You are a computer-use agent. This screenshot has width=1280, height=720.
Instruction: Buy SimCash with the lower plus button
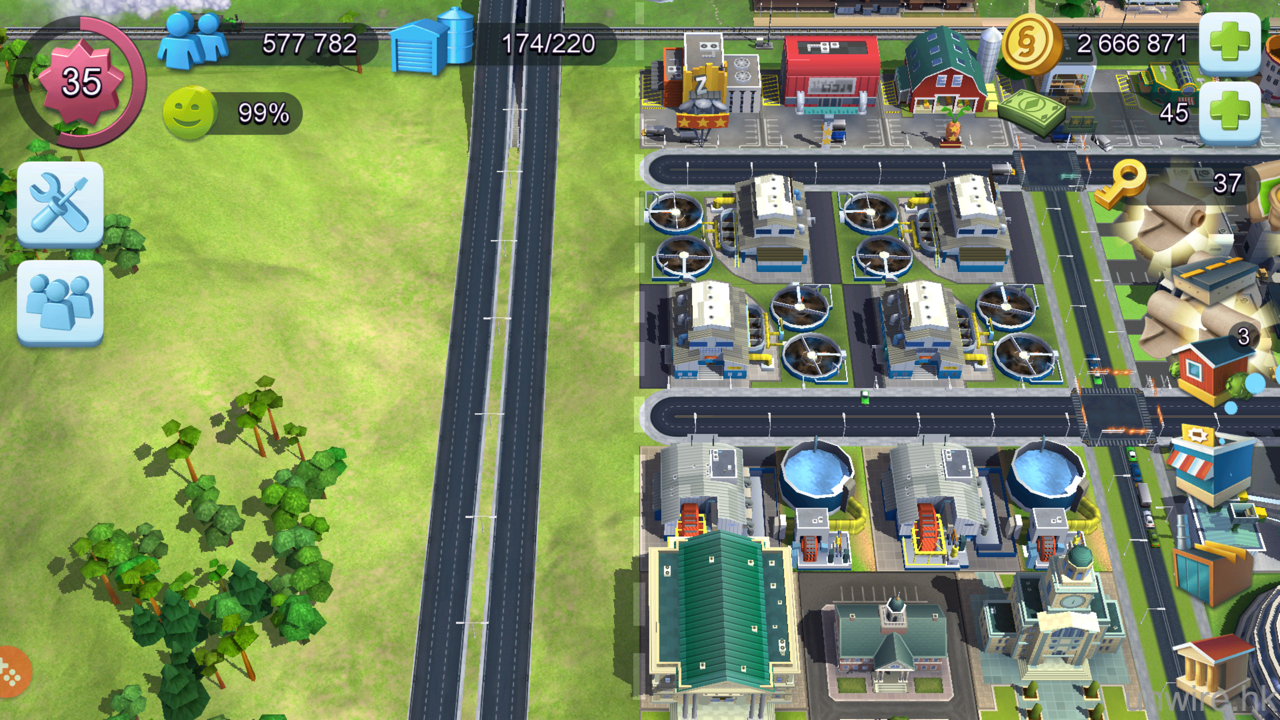(x=1229, y=112)
